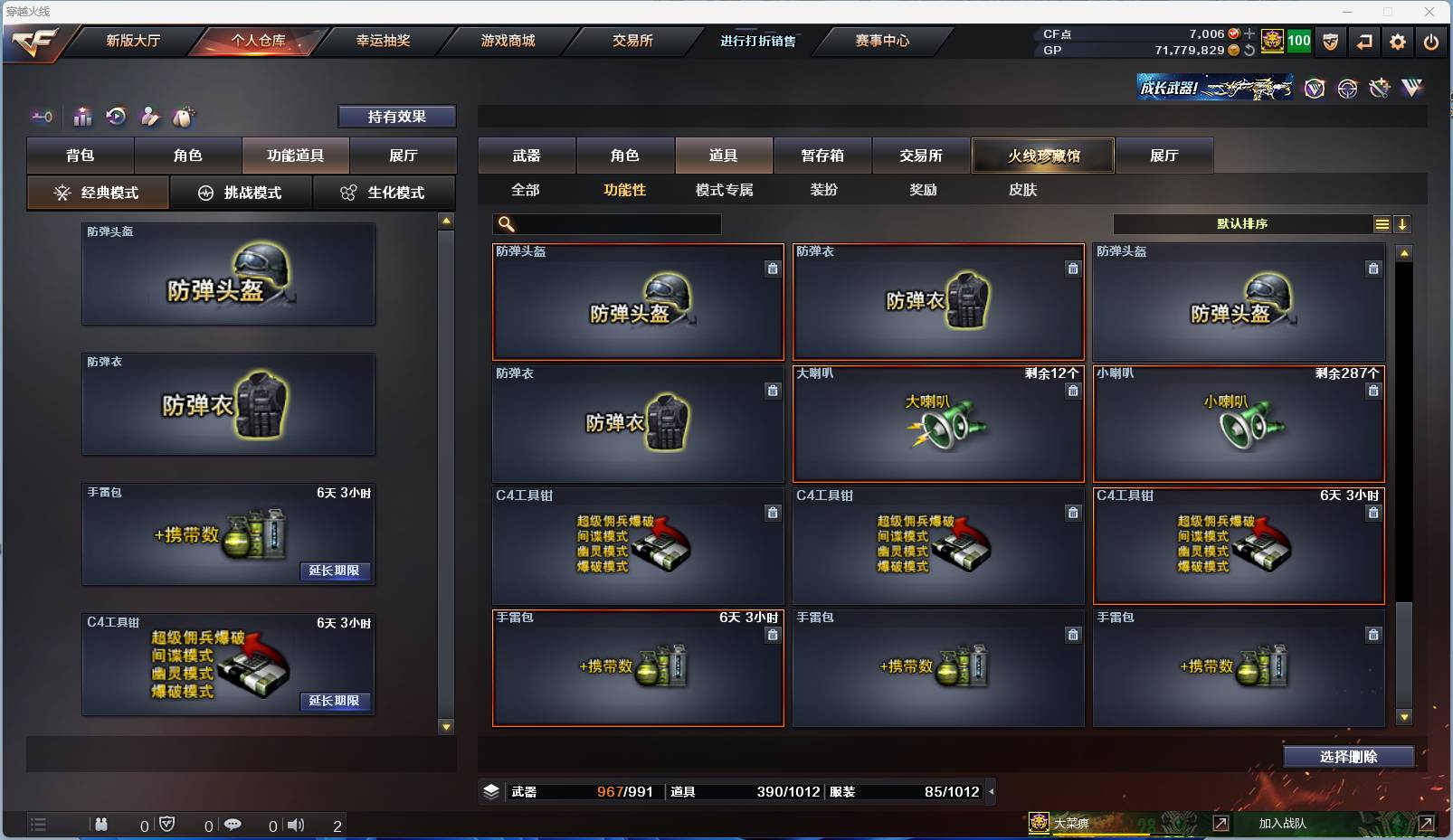Open the 交易所 menu in the top bar
This screenshot has height=840, width=1453.
[x=632, y=41]
